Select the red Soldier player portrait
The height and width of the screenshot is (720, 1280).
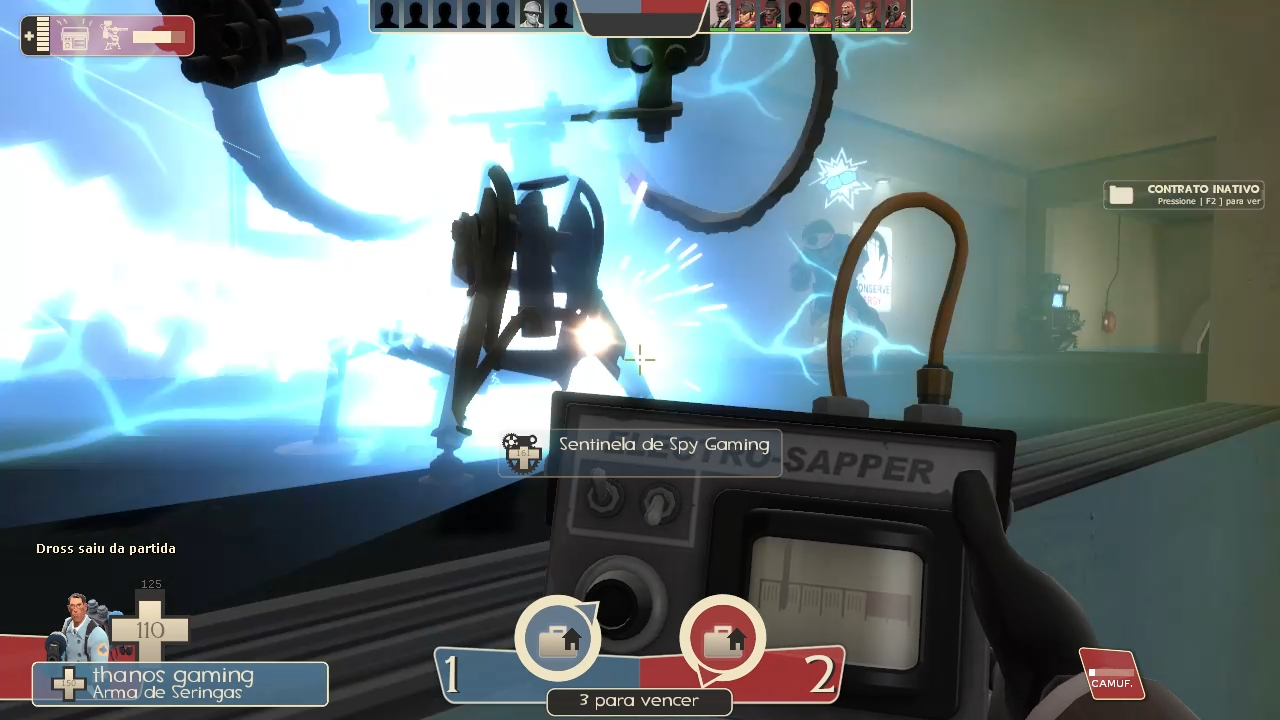tap(746, 15)
